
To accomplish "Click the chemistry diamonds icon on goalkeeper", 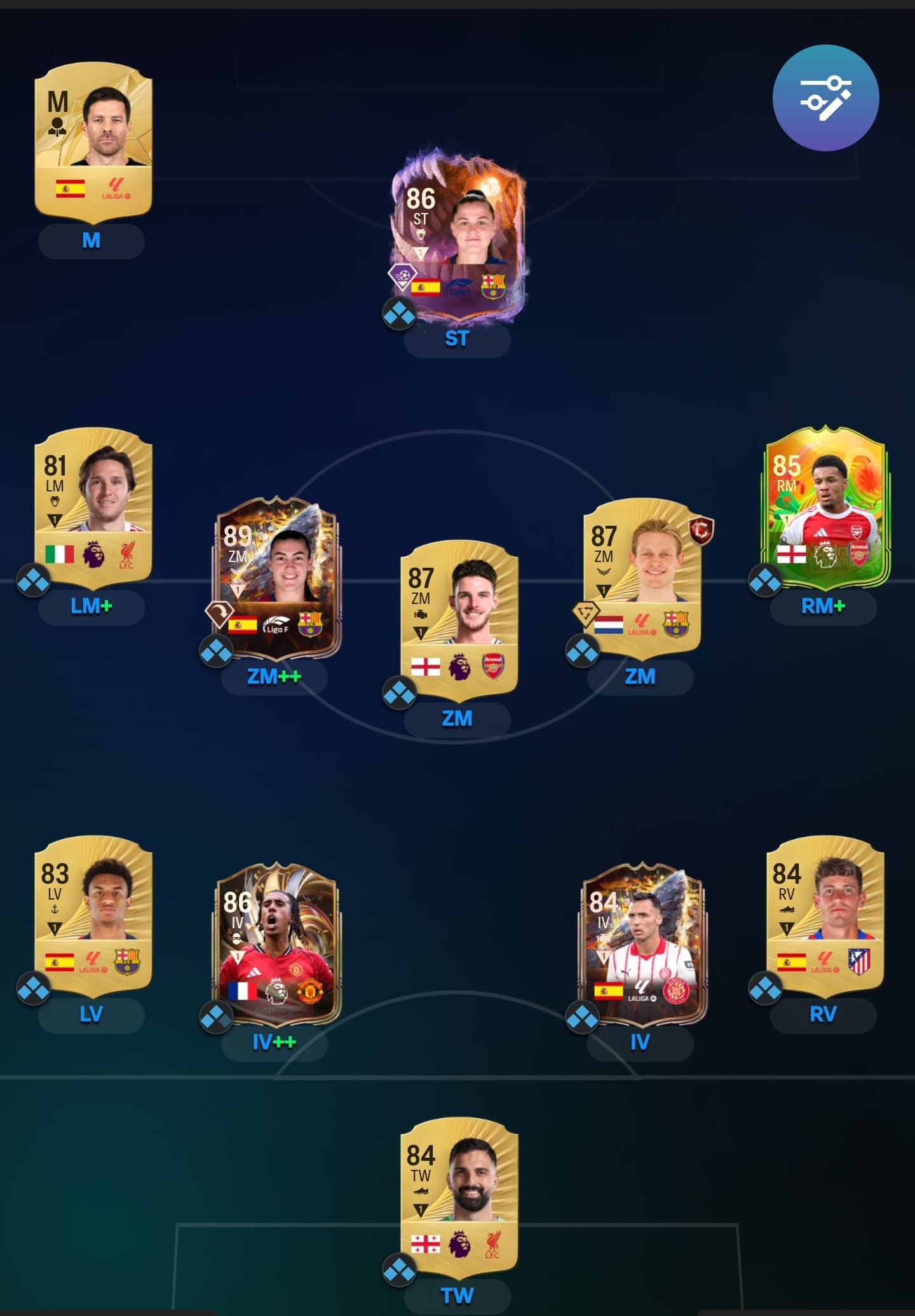I will (399, 1270).
